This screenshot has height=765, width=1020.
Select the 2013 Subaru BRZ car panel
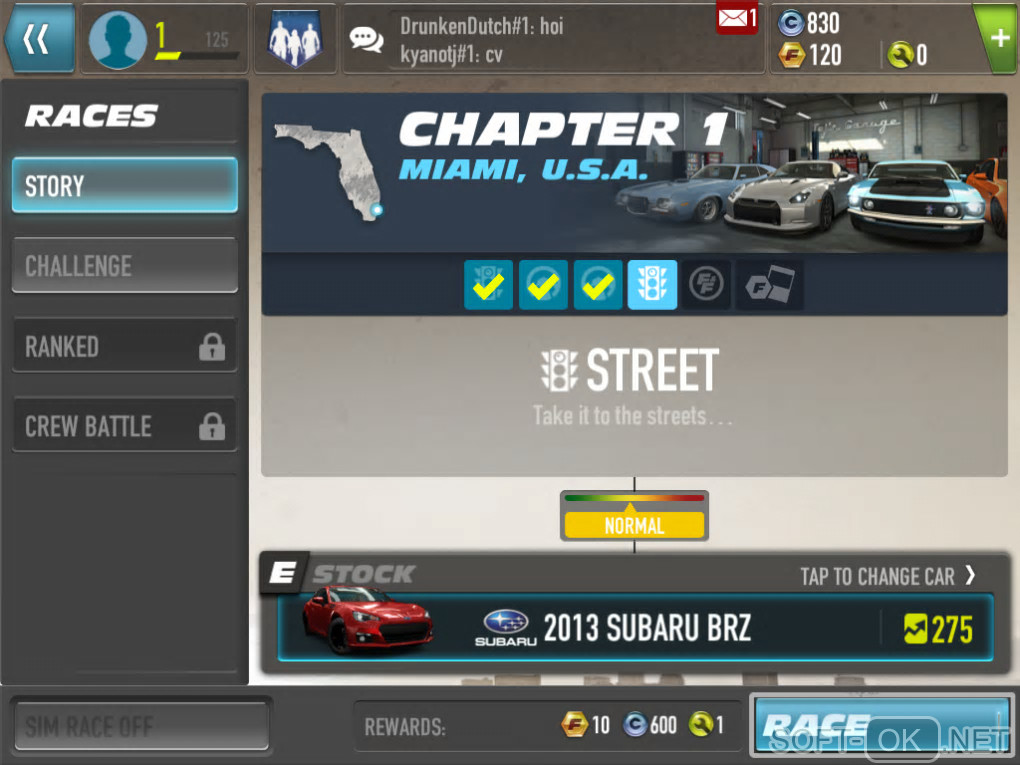(635, 628)
